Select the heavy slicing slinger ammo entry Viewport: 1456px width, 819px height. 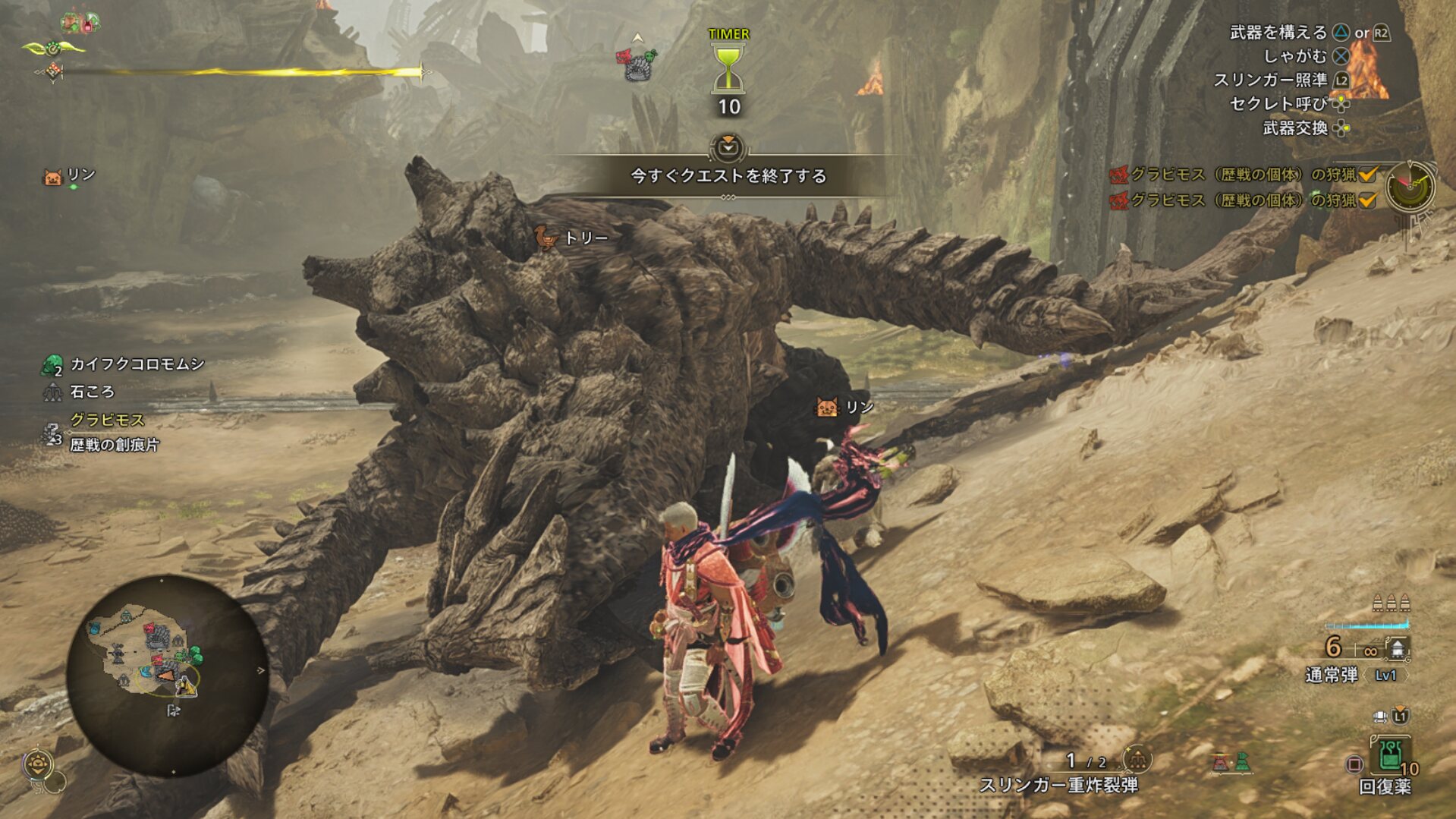coord(1058,785)
